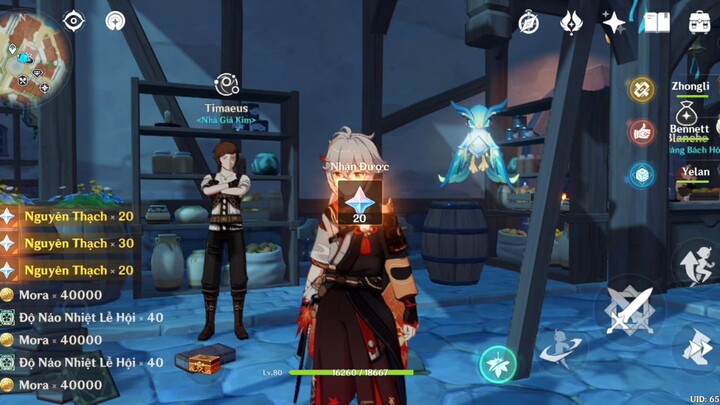Viewport: 720px width, 405px height.
Task: Open the battle pass winged icon
Action: 571,22
